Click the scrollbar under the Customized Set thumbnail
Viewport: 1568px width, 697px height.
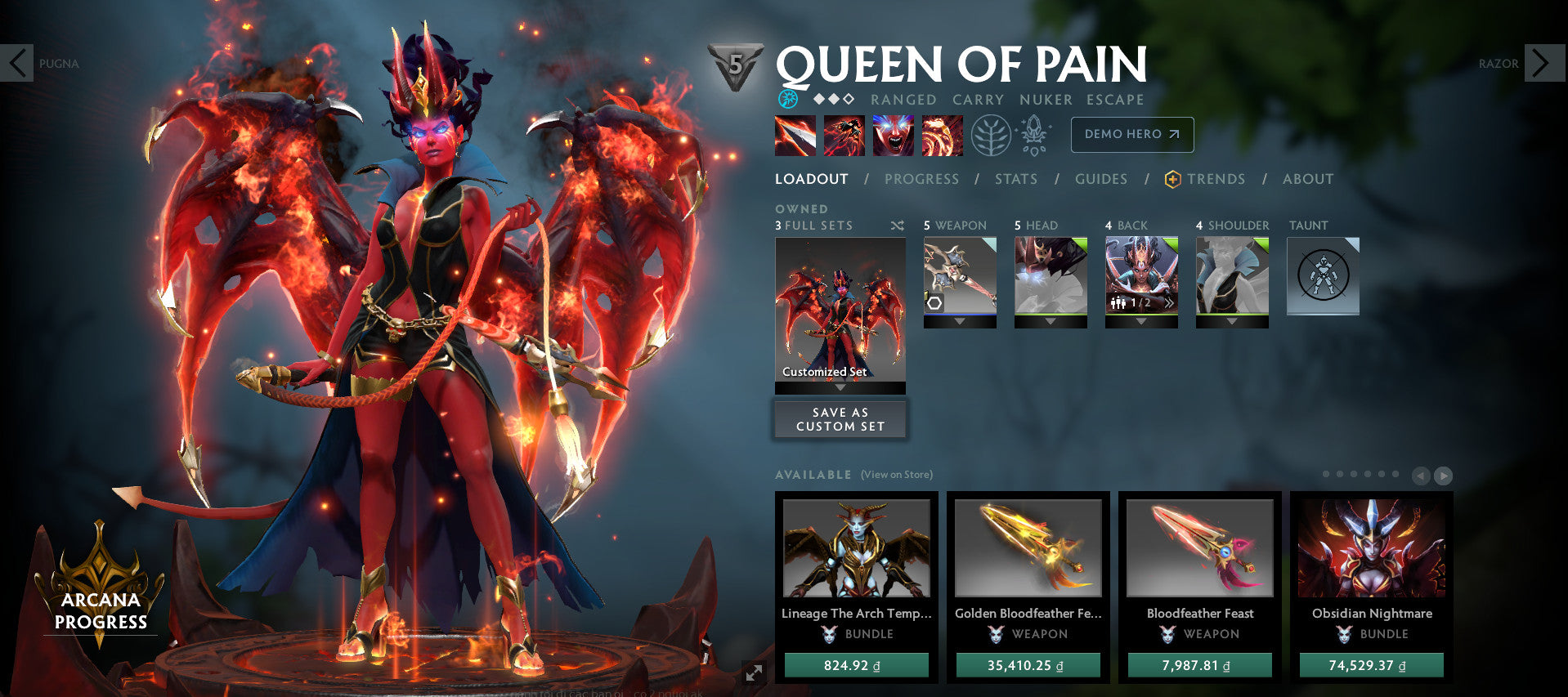pos(840,389)
